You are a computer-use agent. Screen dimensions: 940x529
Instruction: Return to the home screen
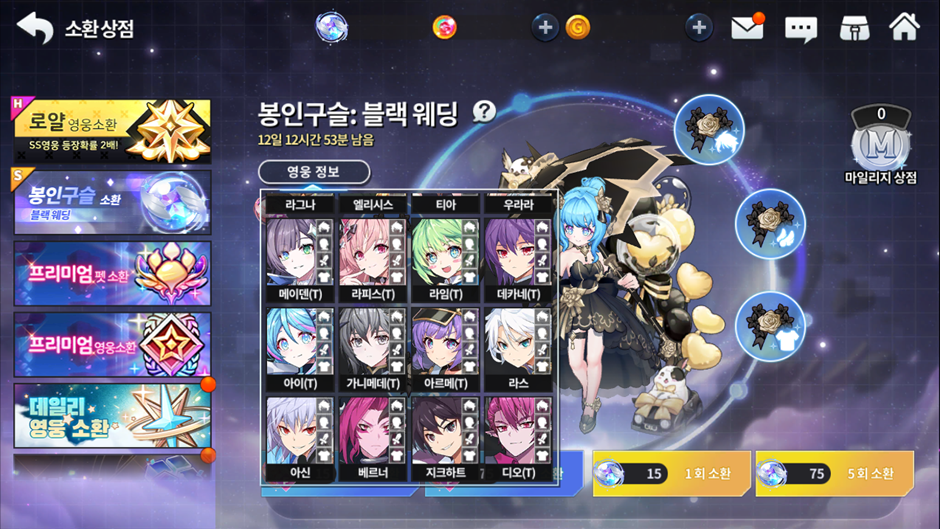point(904,27)
